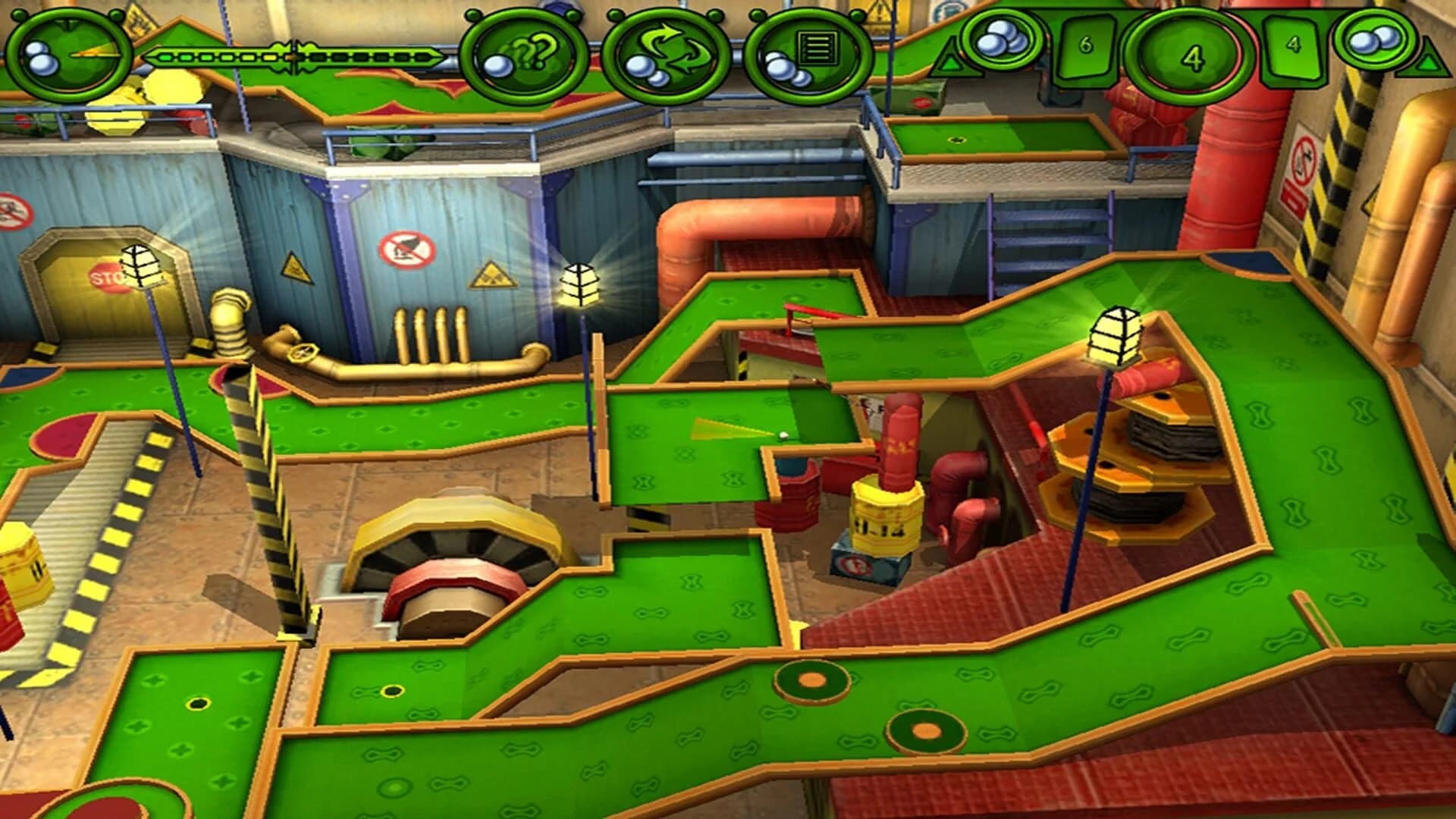Click the aim direction gauge circle
Image resolution: width=1456 pixels, height=819 pixels.
67,52
